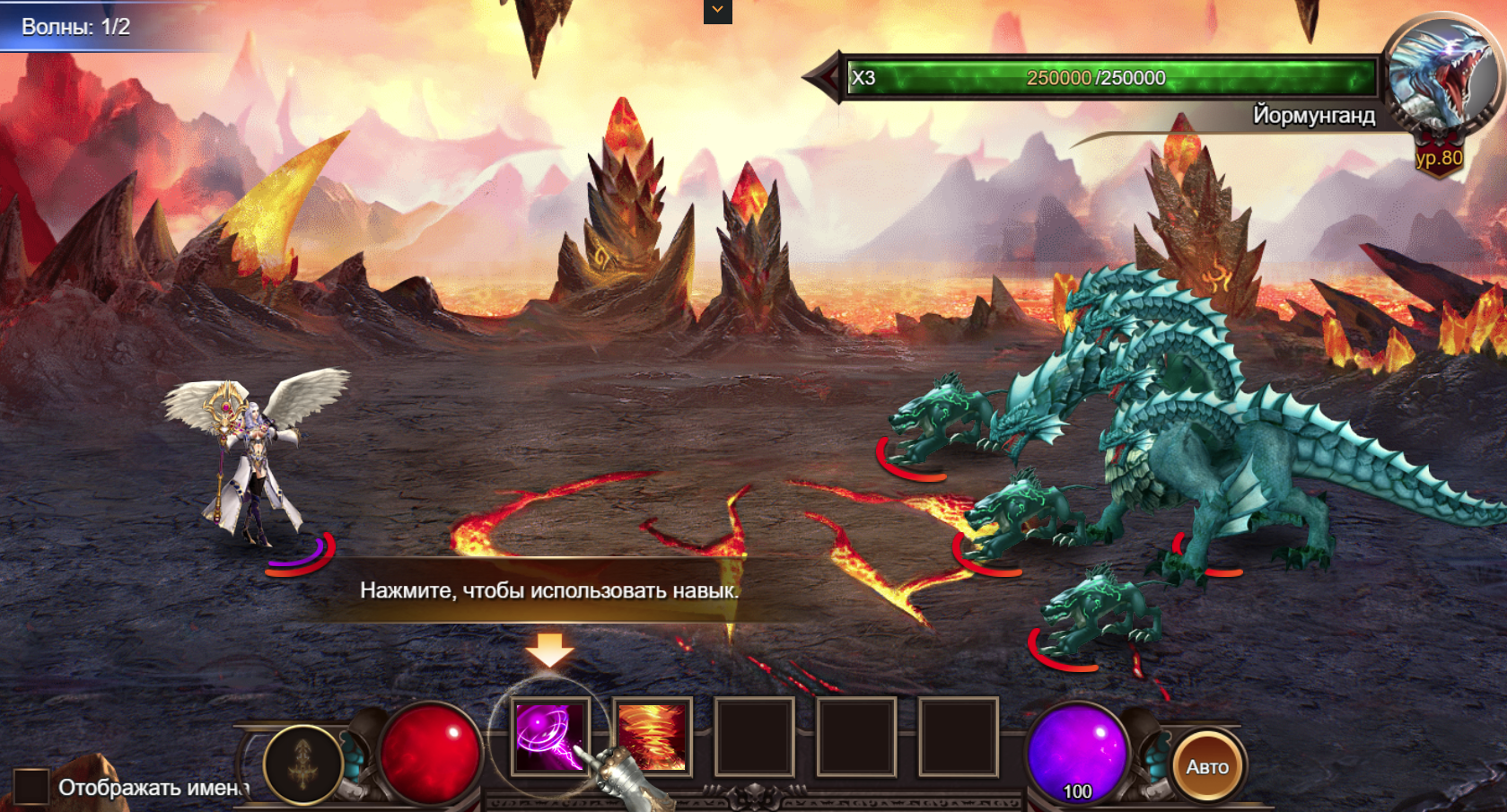Expand the top dropdown arrow panel
The image size is (1507, 812).
[717, 11]
